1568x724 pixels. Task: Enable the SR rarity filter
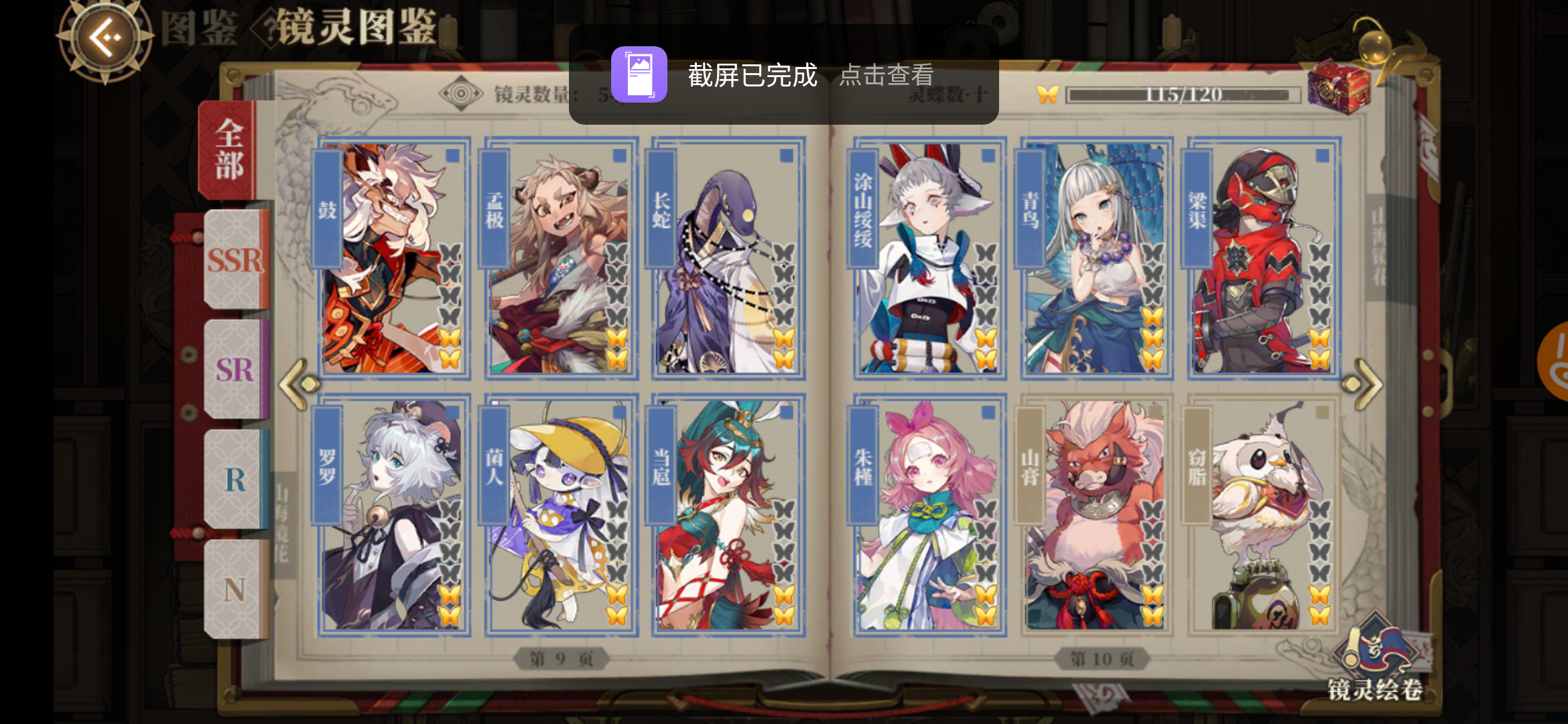coord(236,369)
